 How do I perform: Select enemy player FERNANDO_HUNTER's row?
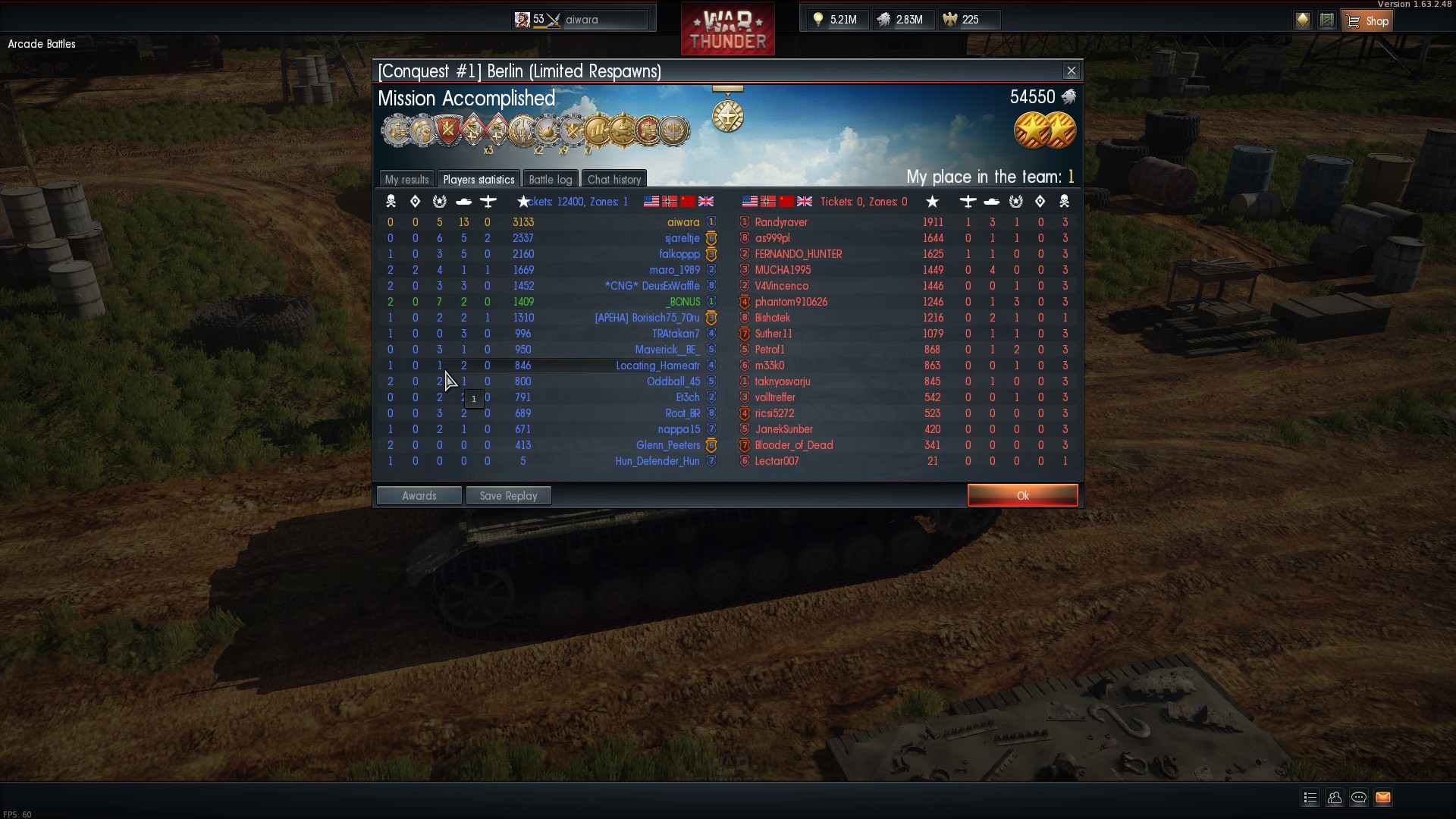pyautogui.click(x=798, y=254)
